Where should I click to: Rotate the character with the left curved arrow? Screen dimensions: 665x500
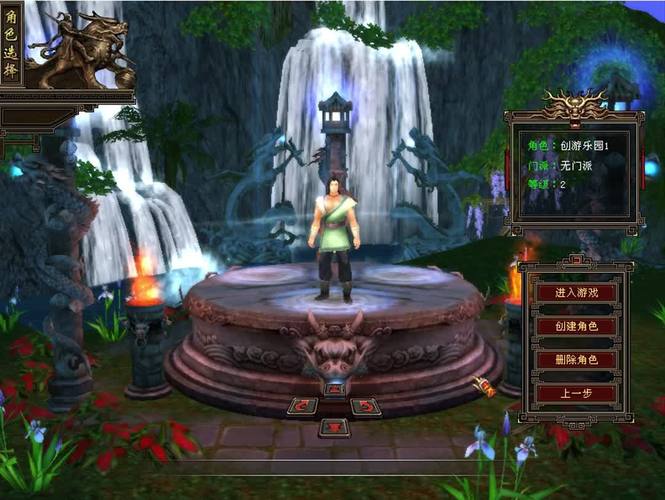click(304, 406)
